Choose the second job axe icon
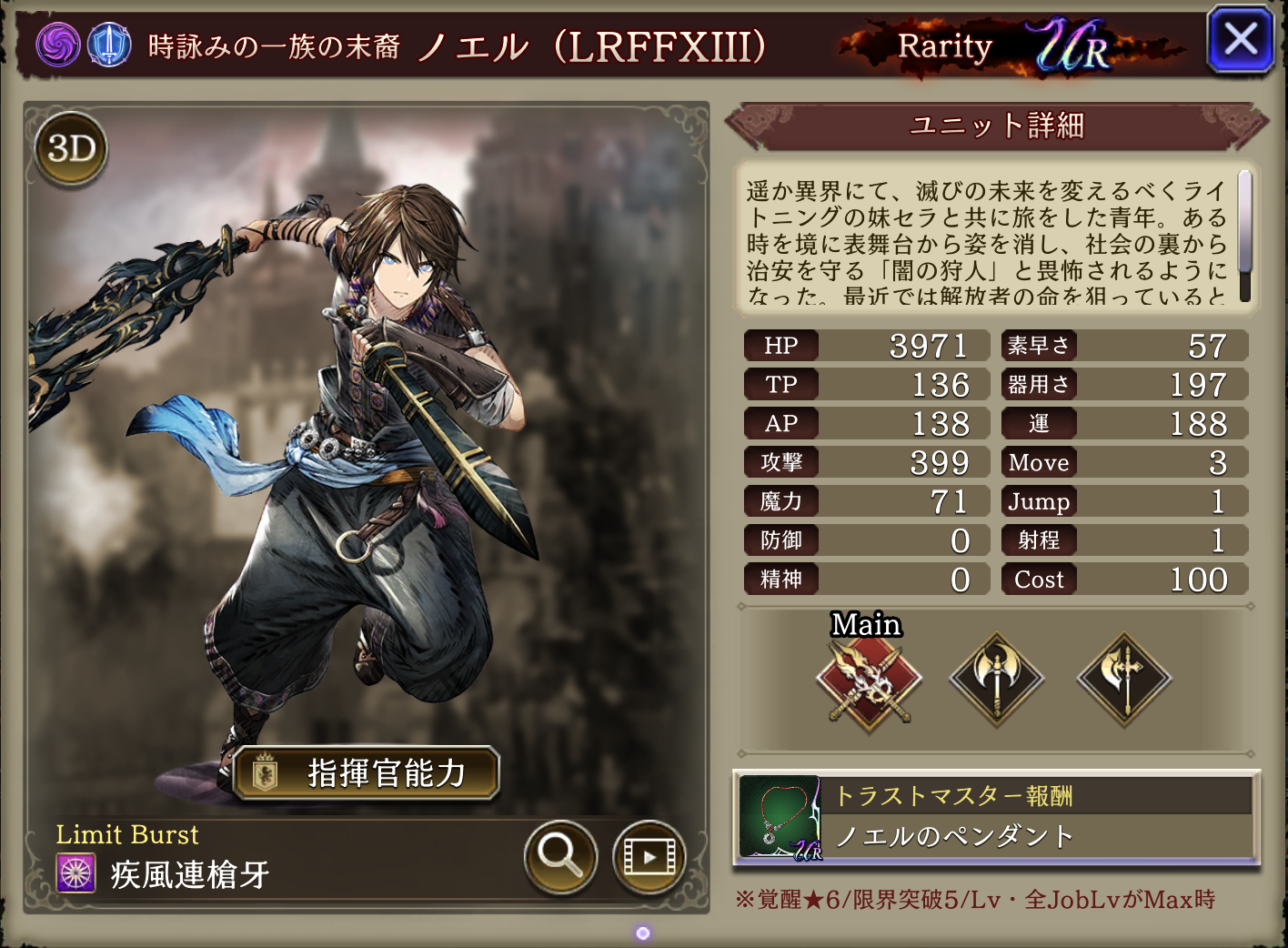The height and width of the screenshot is (948, 1288). pyautogui.click(x=997, y=679)
